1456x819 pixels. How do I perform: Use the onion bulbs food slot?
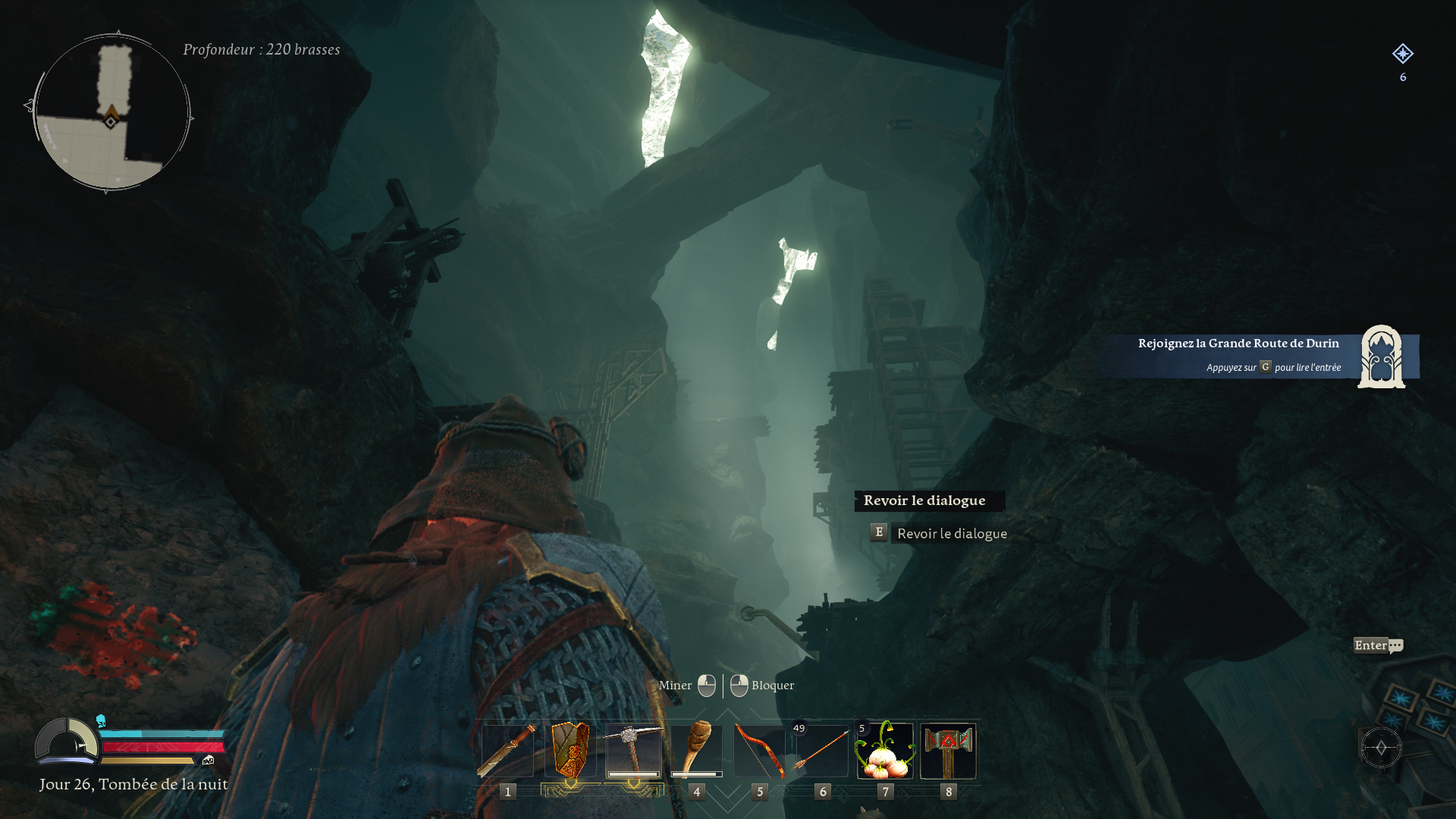885,751
